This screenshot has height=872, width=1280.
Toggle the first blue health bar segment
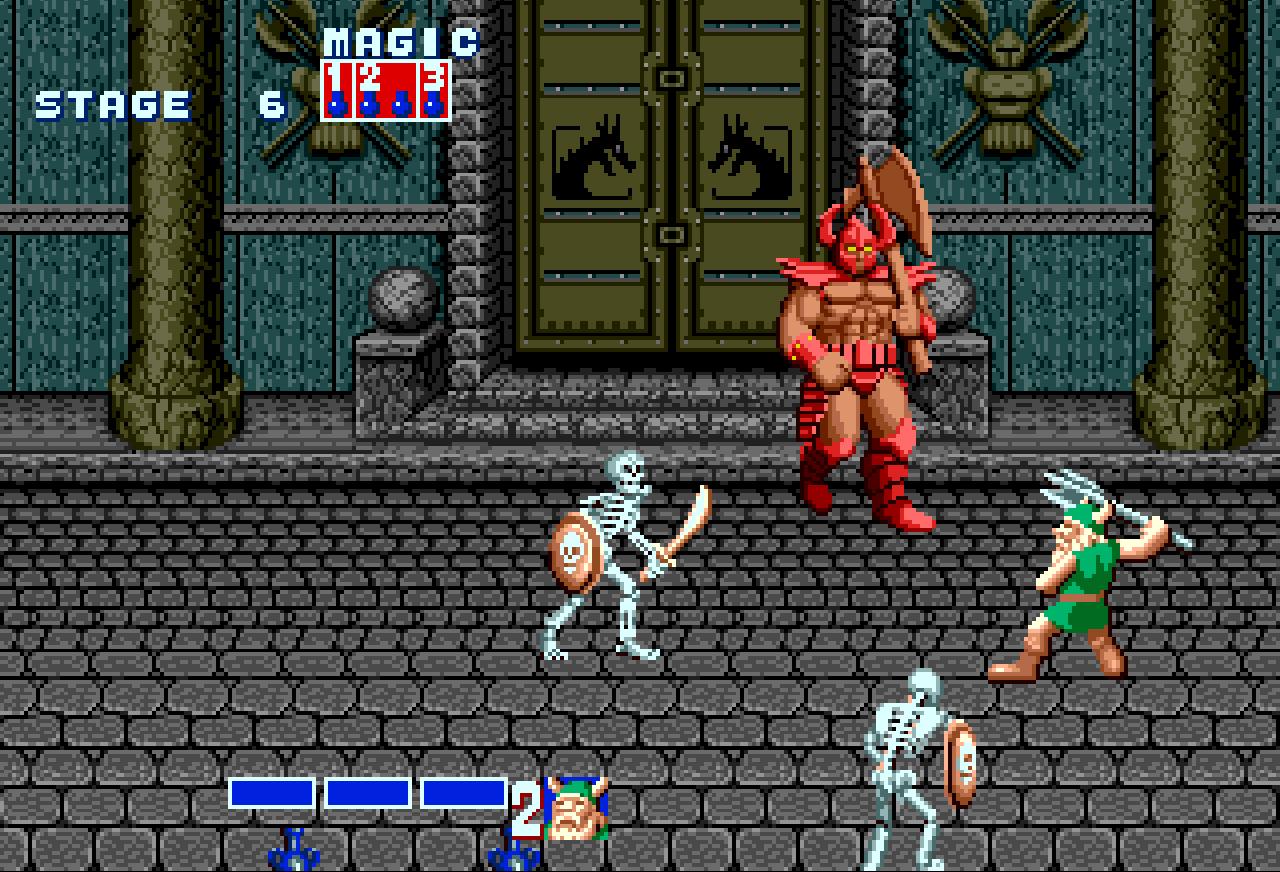tap(272, 794)
